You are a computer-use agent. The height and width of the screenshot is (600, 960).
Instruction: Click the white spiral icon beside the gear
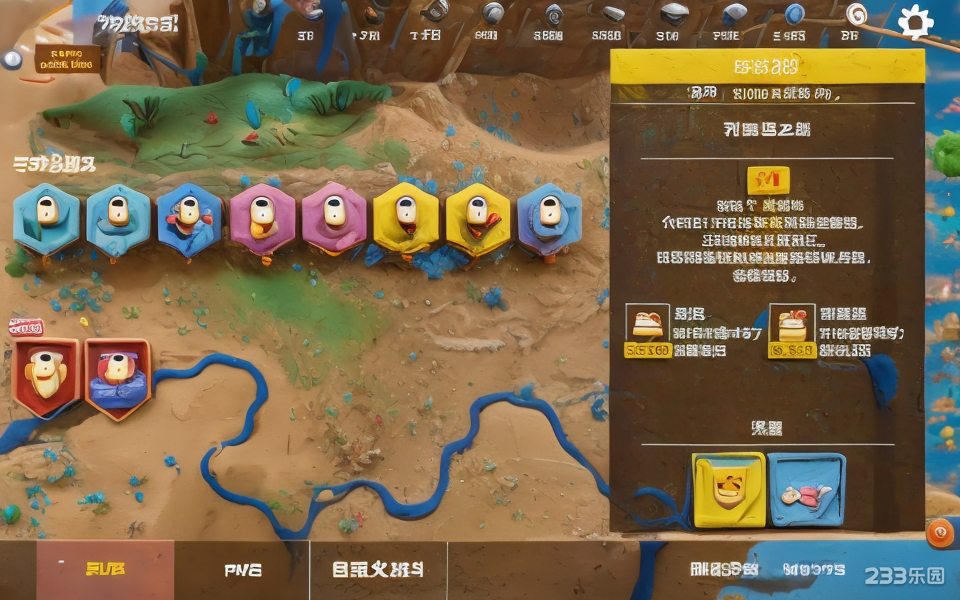(857, 14)
